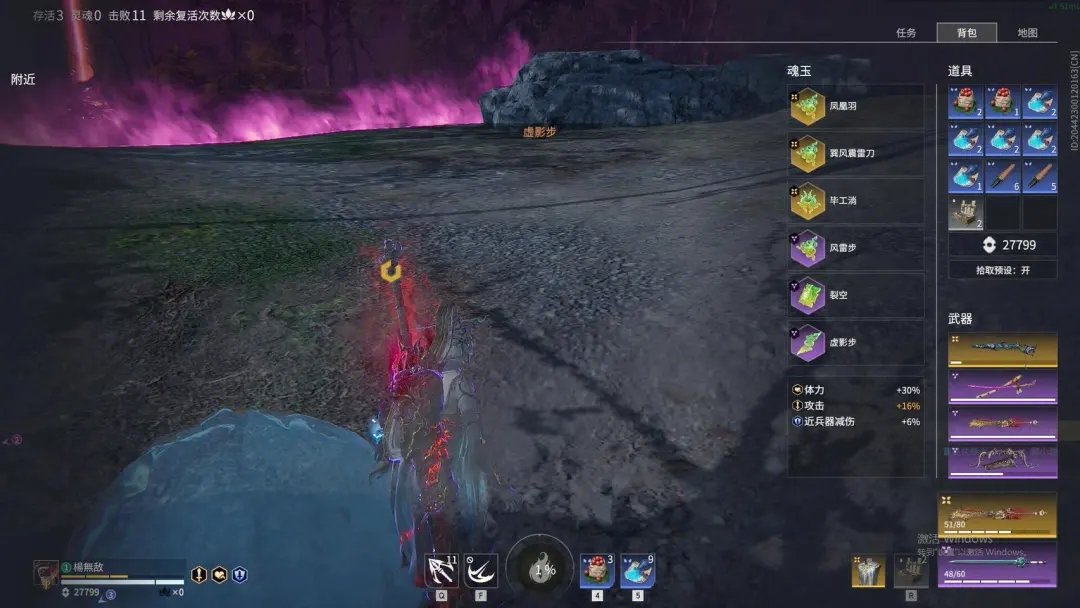Choose the 毕工消 soul jade
The image size is (1080, 608).
click(856, 200)
